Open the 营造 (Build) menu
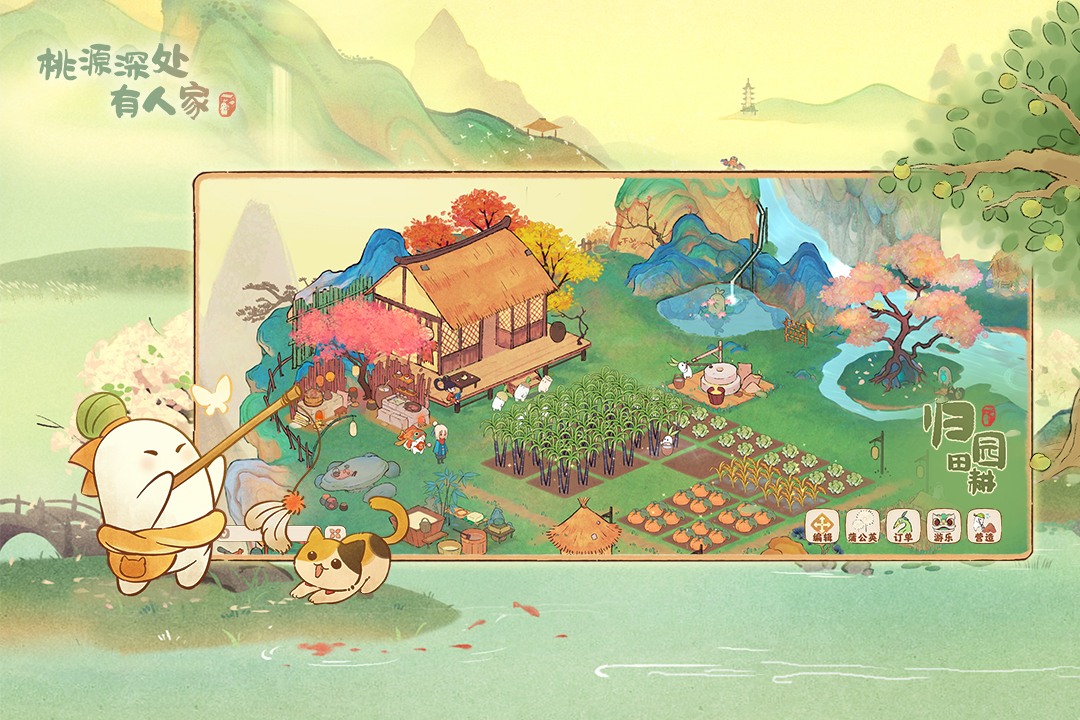The width and height of the screenshot is (1080, 720). [x=984, y=525]
